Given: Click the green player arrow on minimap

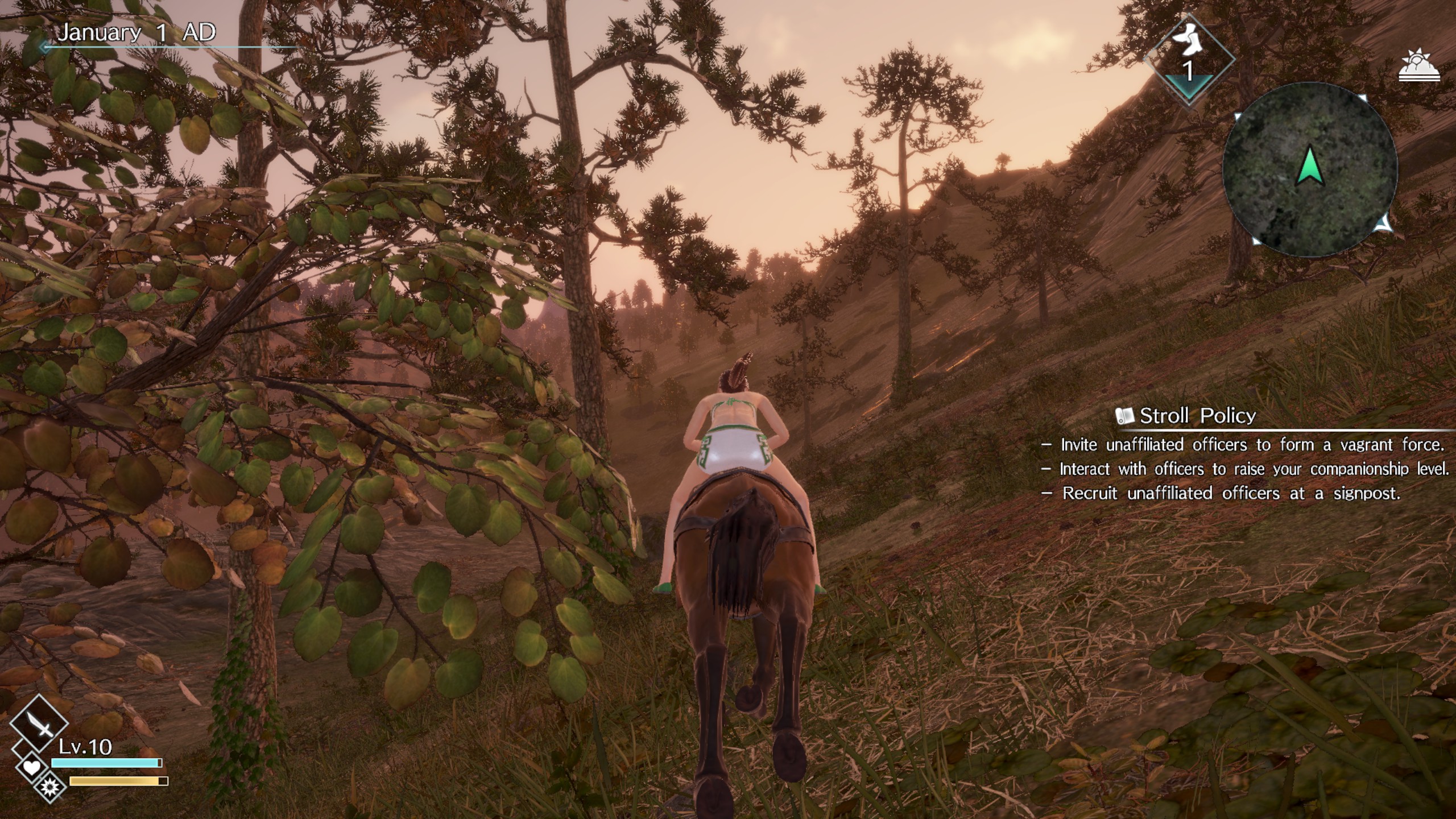Looking at the screenshot, I should (1310, 166).
